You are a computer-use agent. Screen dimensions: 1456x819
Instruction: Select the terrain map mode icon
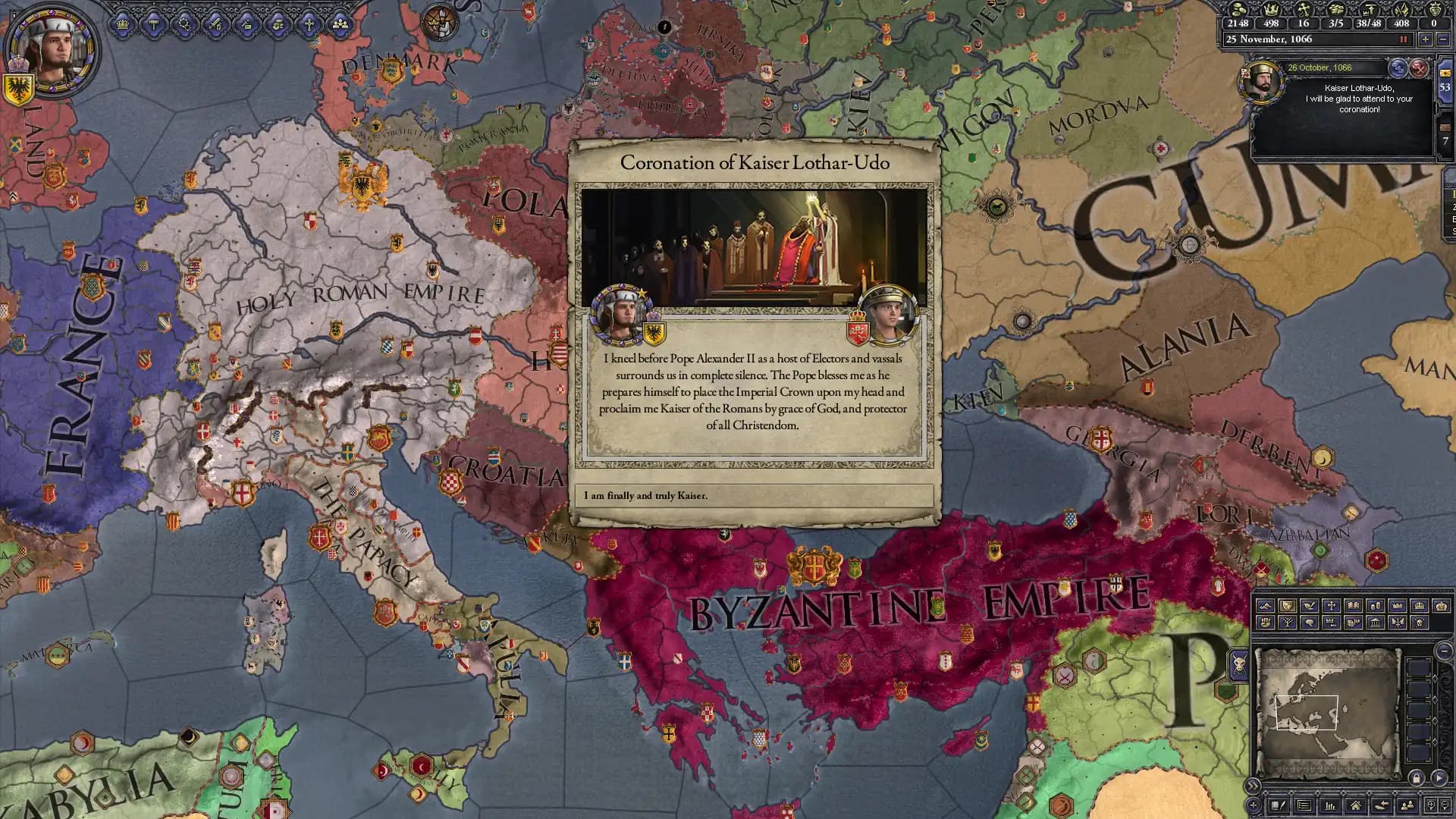[x=1267, y=607]
